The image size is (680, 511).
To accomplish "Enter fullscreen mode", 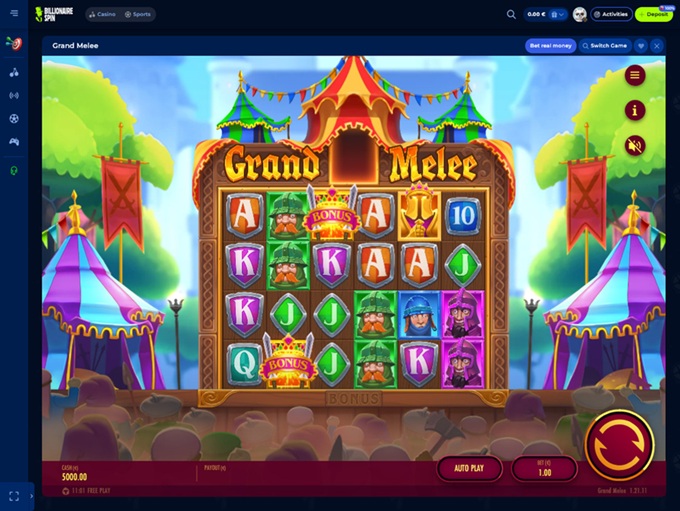I will coord(14,495).
